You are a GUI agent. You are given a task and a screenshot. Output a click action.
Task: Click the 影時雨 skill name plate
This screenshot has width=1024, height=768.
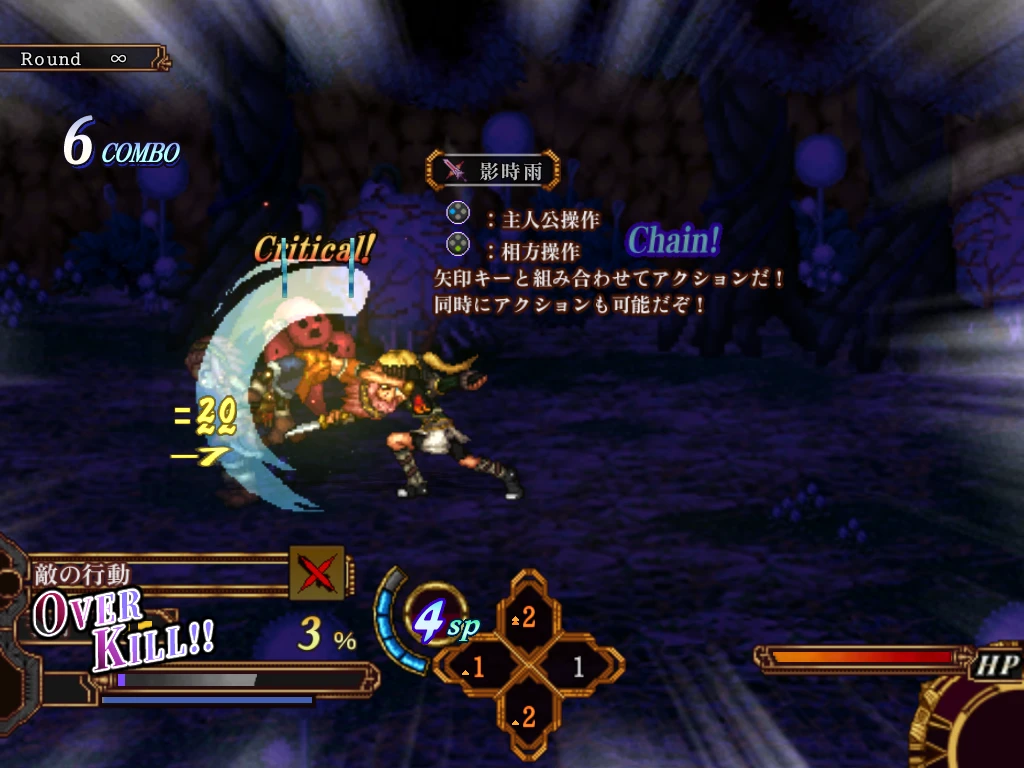pyautogui.click(x=493, y=170)
